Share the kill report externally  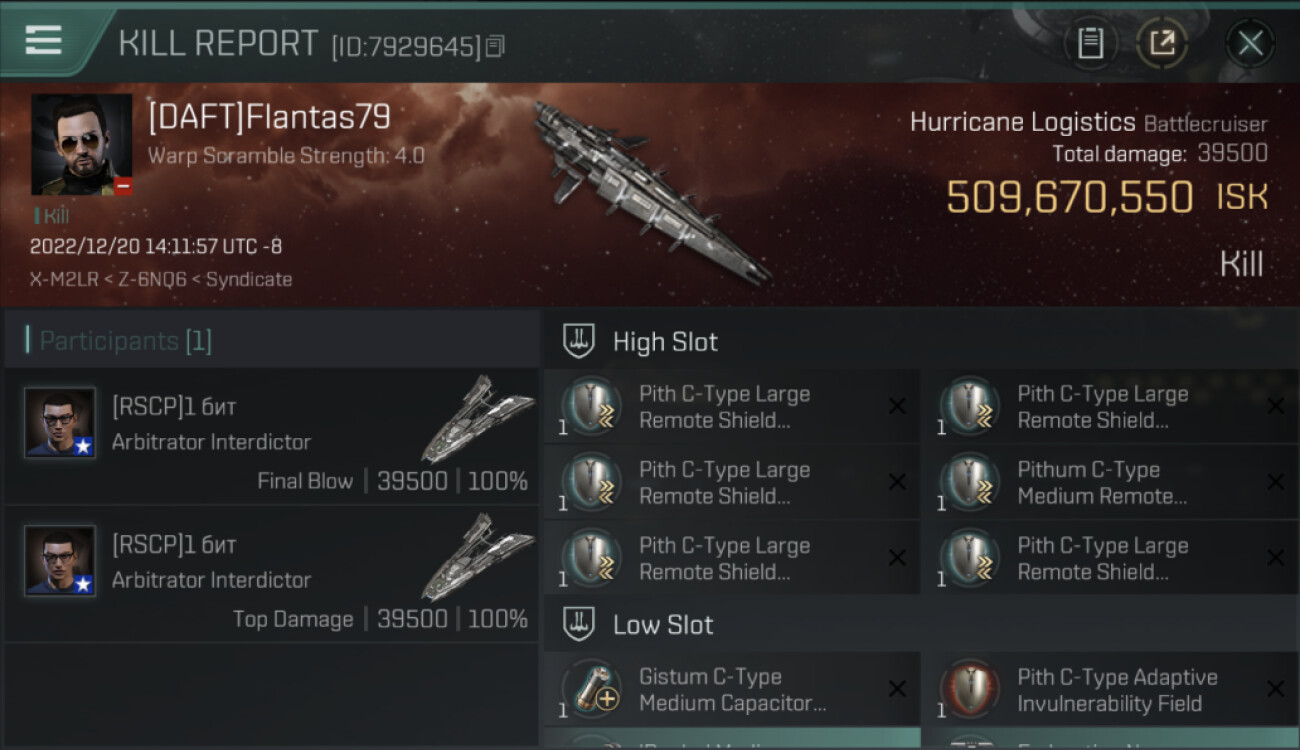1162,43
